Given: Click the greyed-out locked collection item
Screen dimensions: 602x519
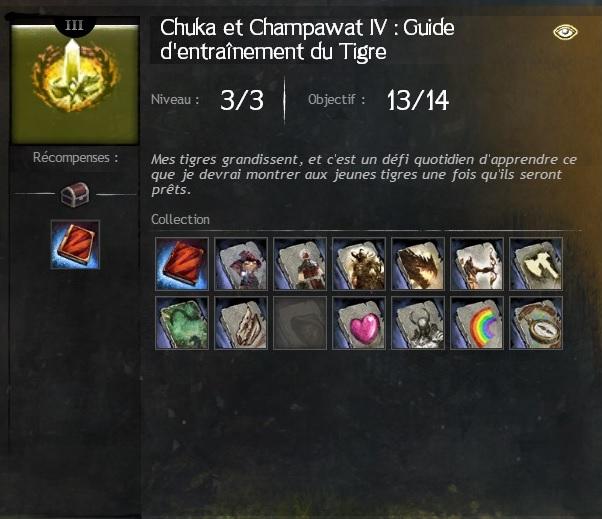Looking at the screenshot, I should (x=300, y=322).
